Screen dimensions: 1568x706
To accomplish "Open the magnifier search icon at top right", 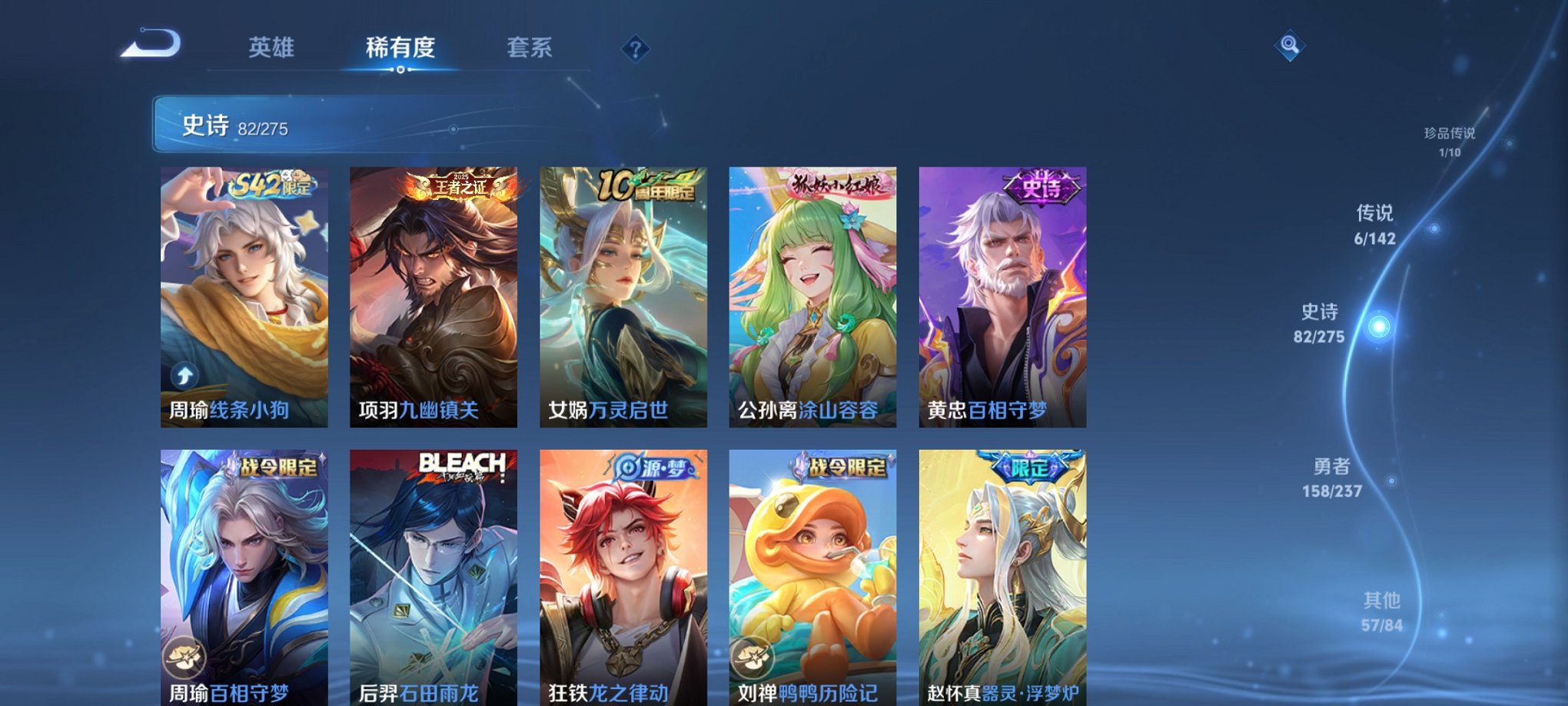I will (1291, 46).
